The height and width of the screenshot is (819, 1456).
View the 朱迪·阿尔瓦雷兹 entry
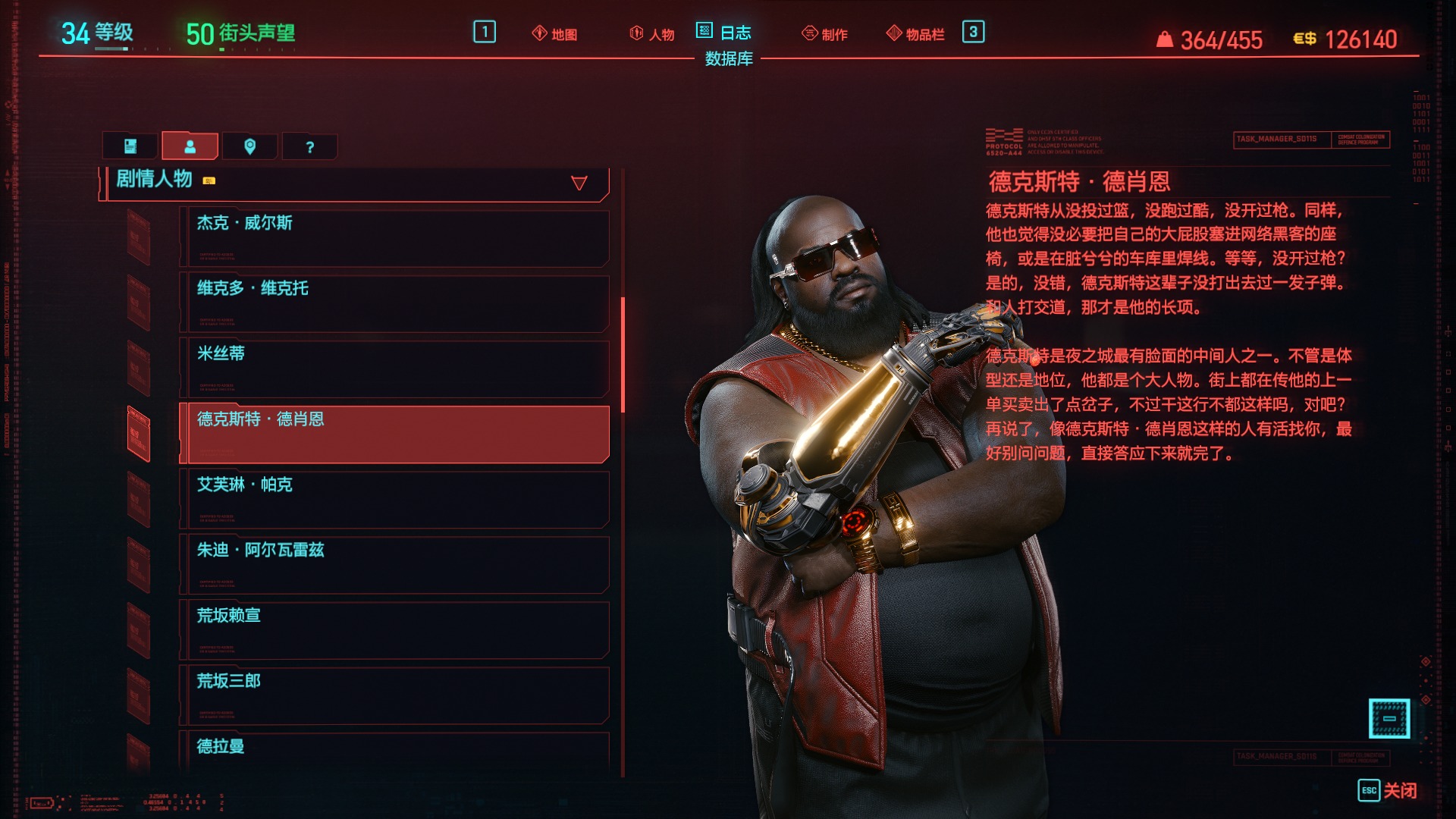point(394,564)
